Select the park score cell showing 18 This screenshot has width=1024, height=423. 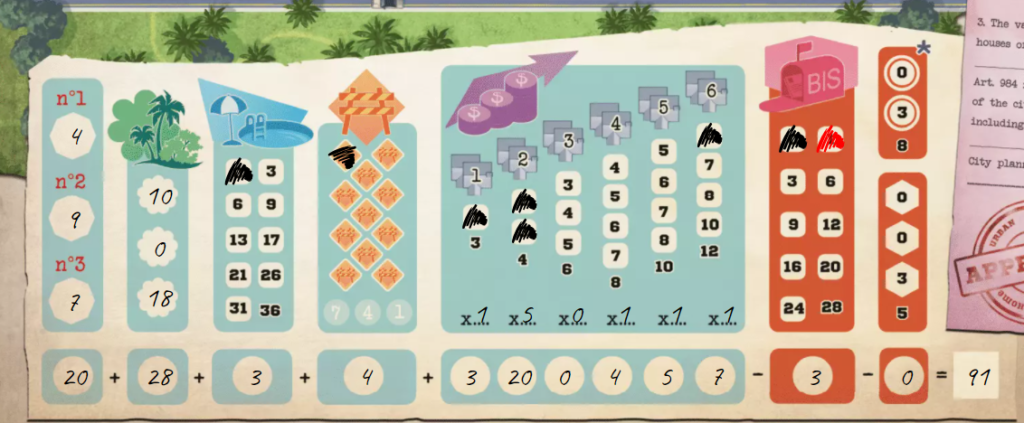(160, 298)
